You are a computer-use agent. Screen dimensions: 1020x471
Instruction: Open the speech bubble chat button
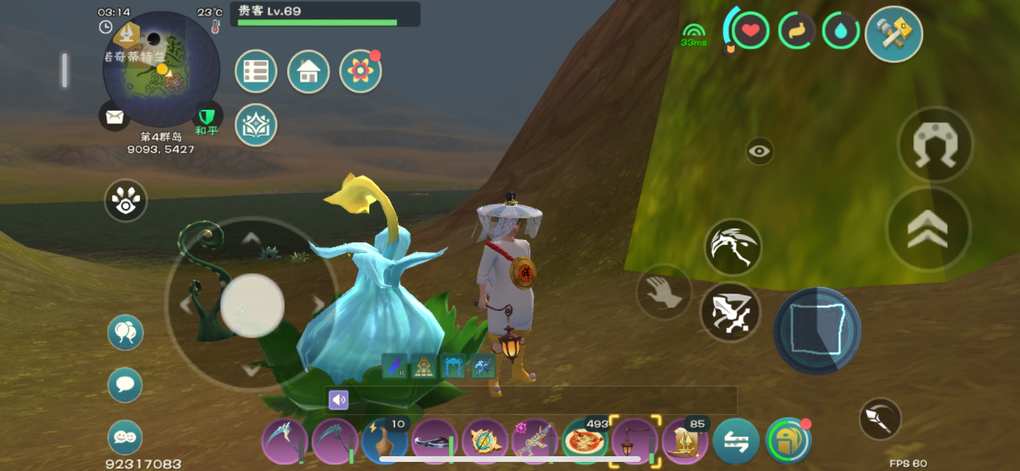125,384
